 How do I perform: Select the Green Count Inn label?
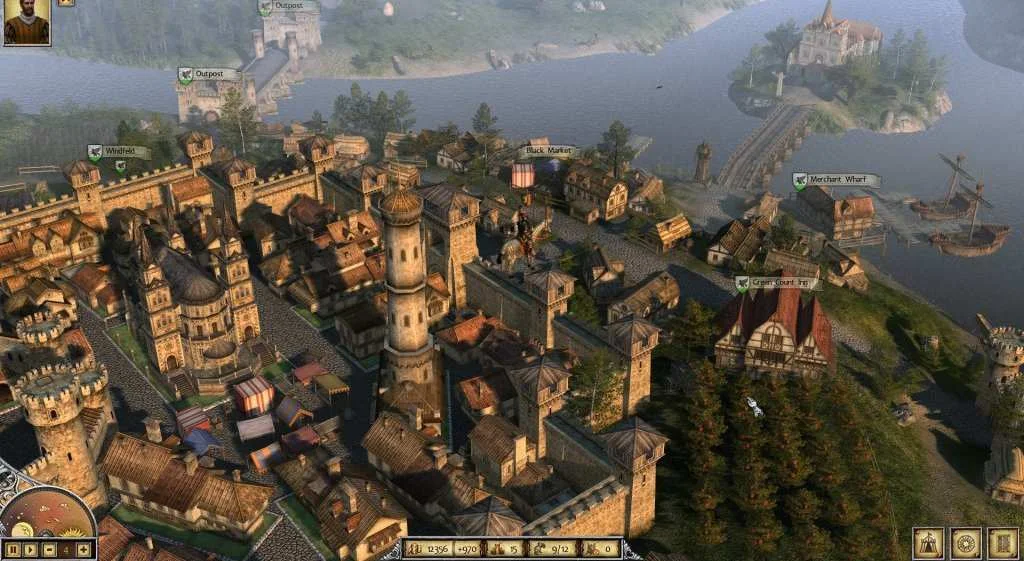coord(778,283)
